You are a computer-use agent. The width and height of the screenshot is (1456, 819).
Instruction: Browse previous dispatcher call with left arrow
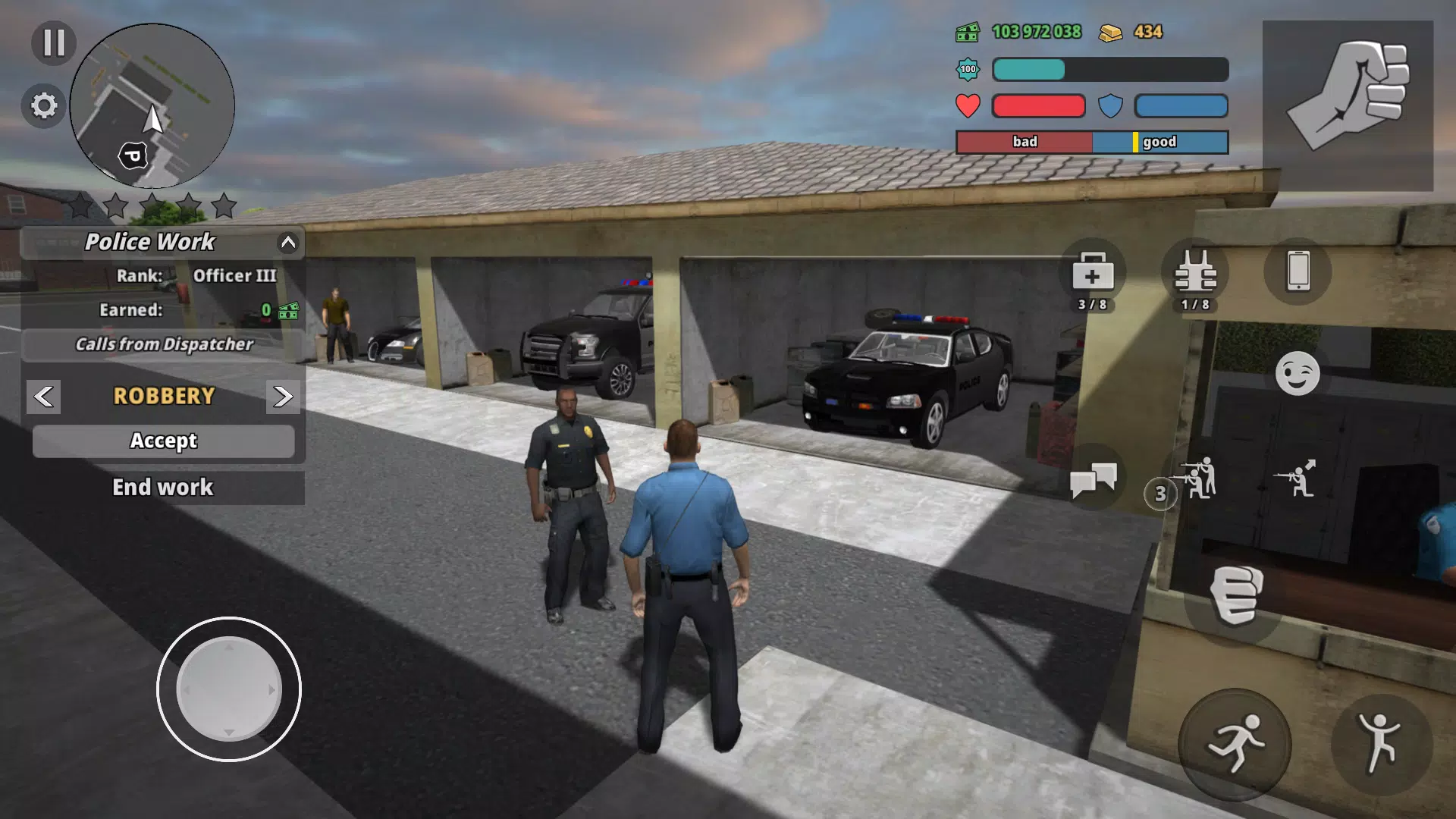tap(43, 397)
